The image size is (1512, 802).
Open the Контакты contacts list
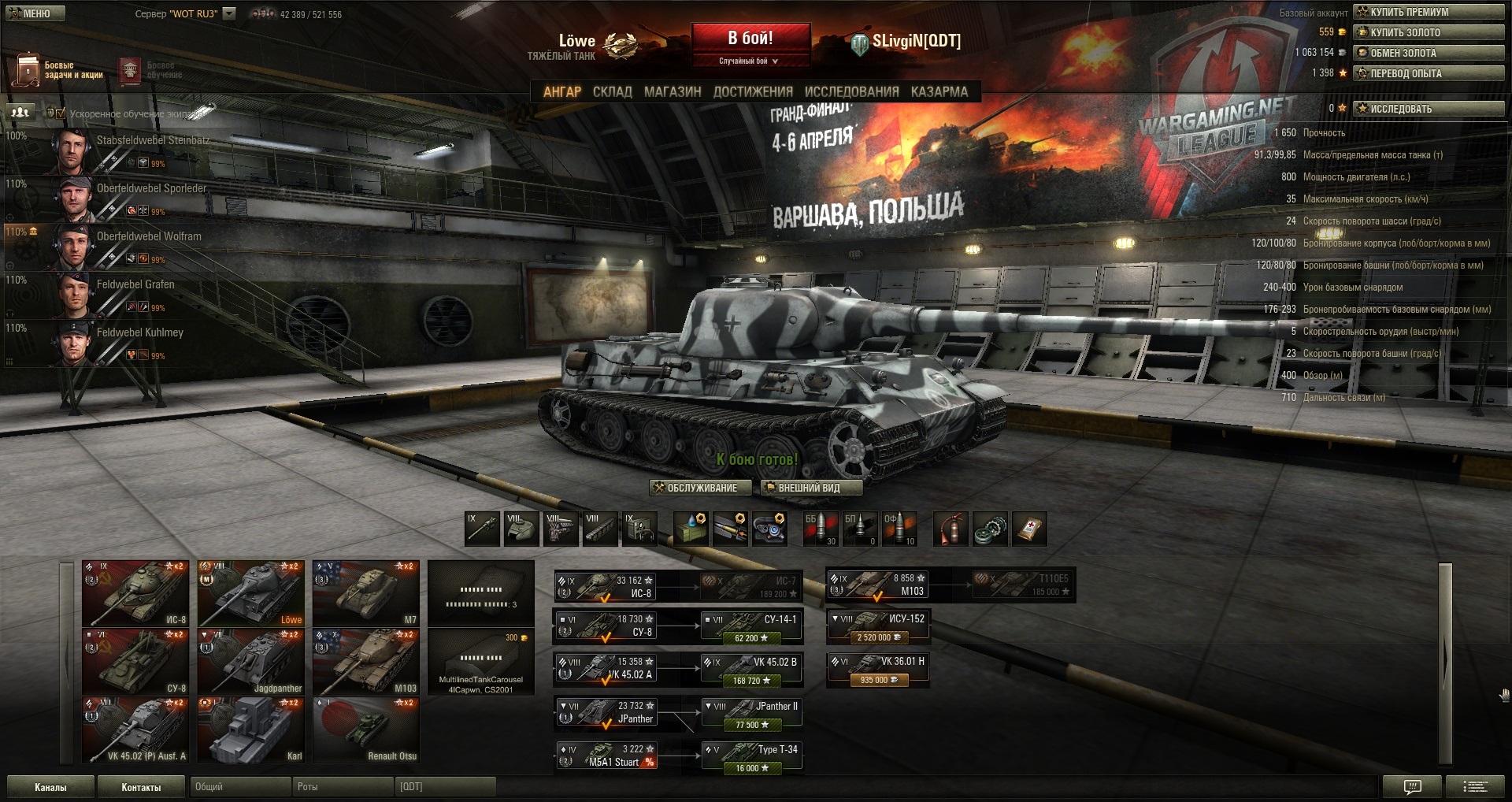tap(141, 787)
